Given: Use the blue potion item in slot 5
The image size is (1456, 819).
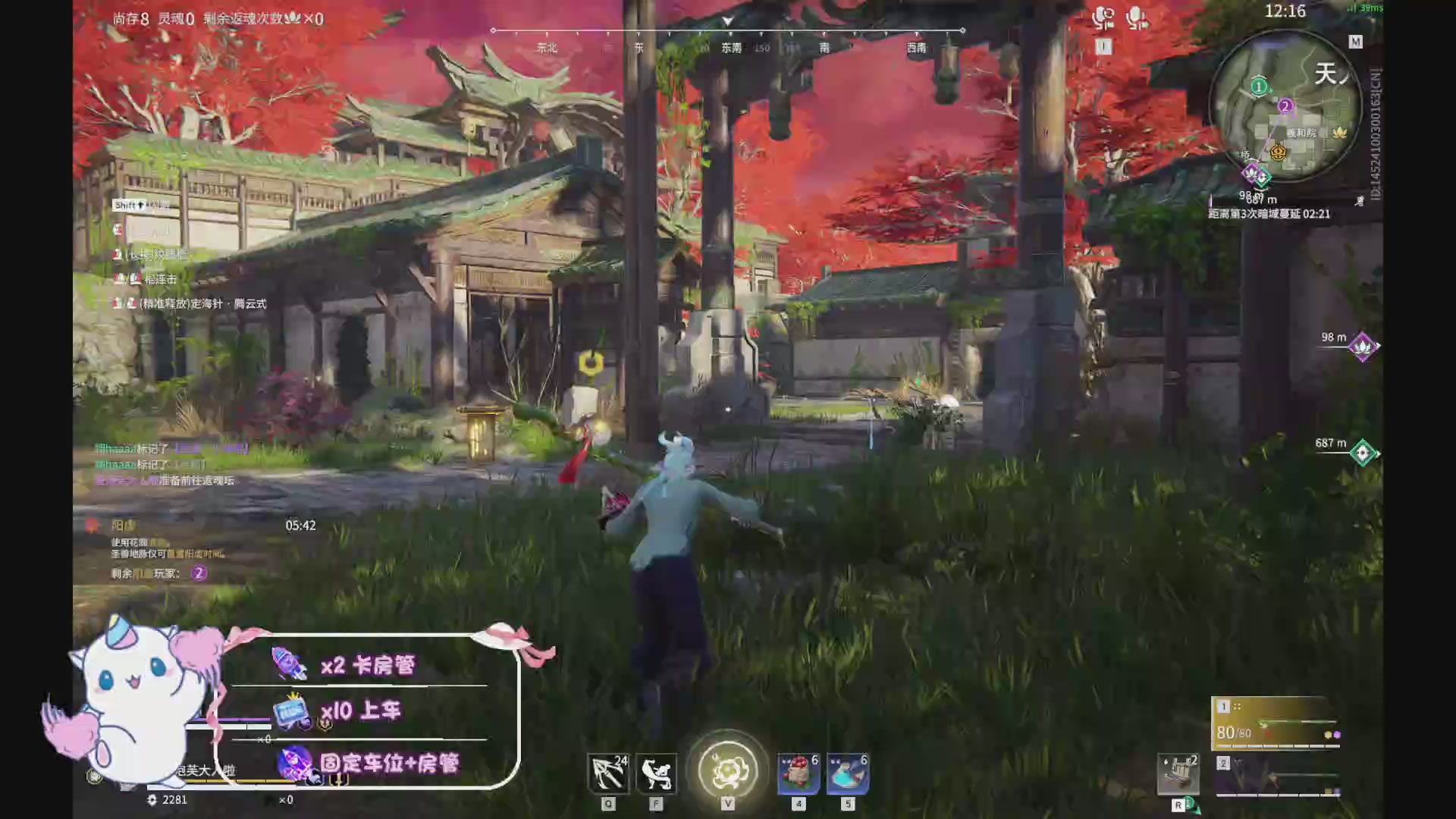Looking at the screenshot, I should pos(847,772).
